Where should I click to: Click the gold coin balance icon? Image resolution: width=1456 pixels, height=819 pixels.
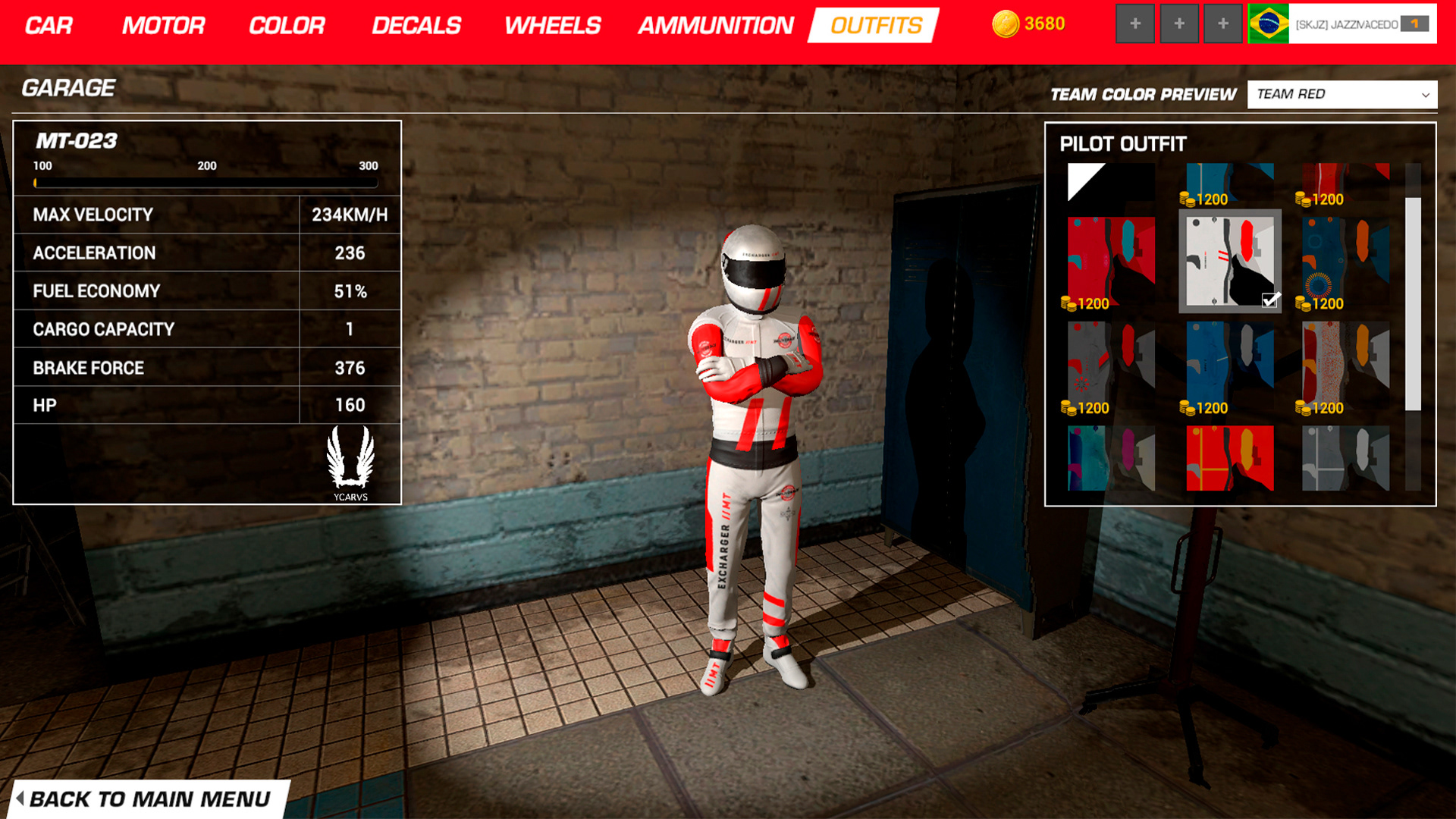[x=1006, y=24]
